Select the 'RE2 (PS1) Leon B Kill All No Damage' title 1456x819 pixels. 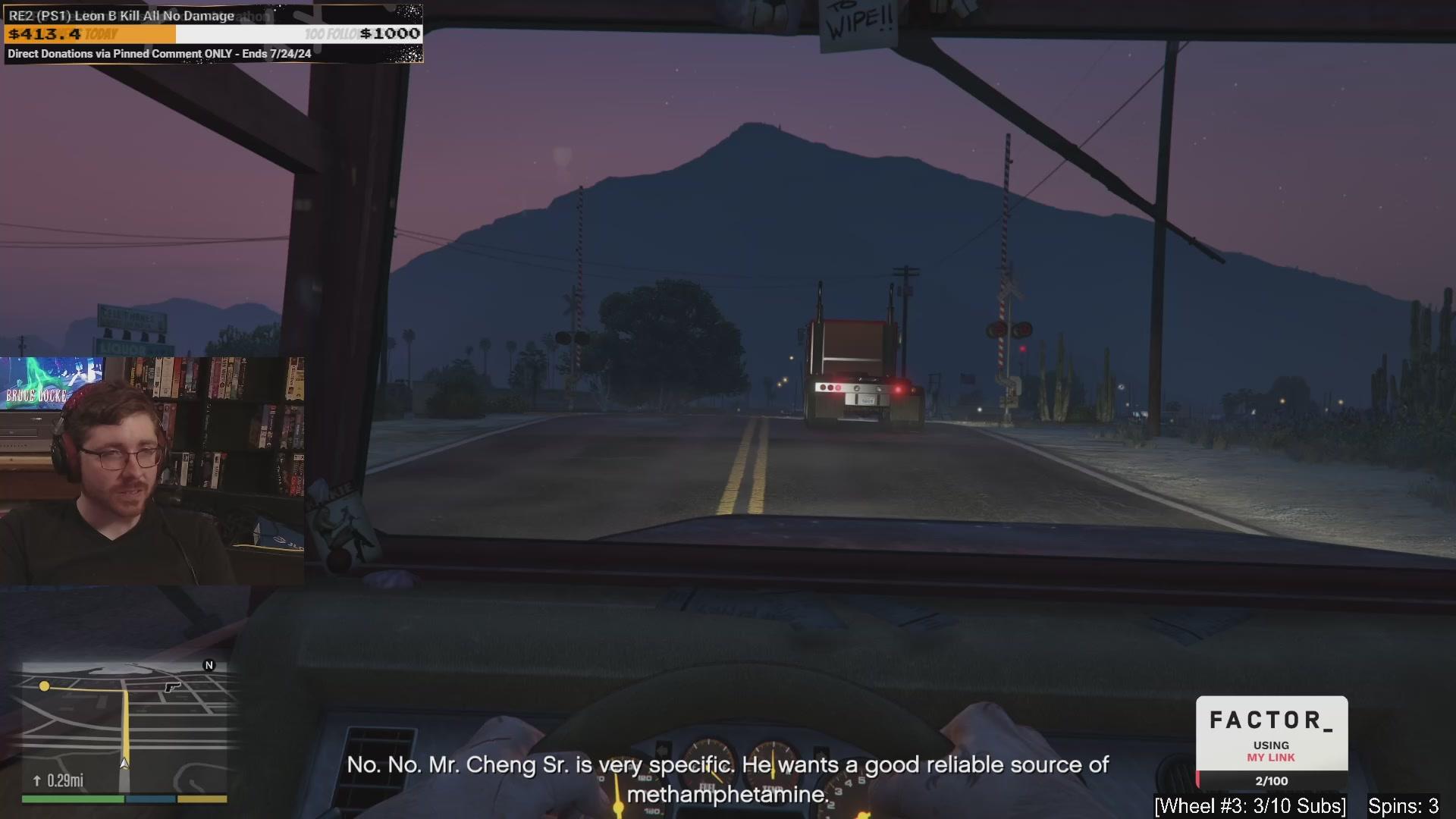point(121,14)
